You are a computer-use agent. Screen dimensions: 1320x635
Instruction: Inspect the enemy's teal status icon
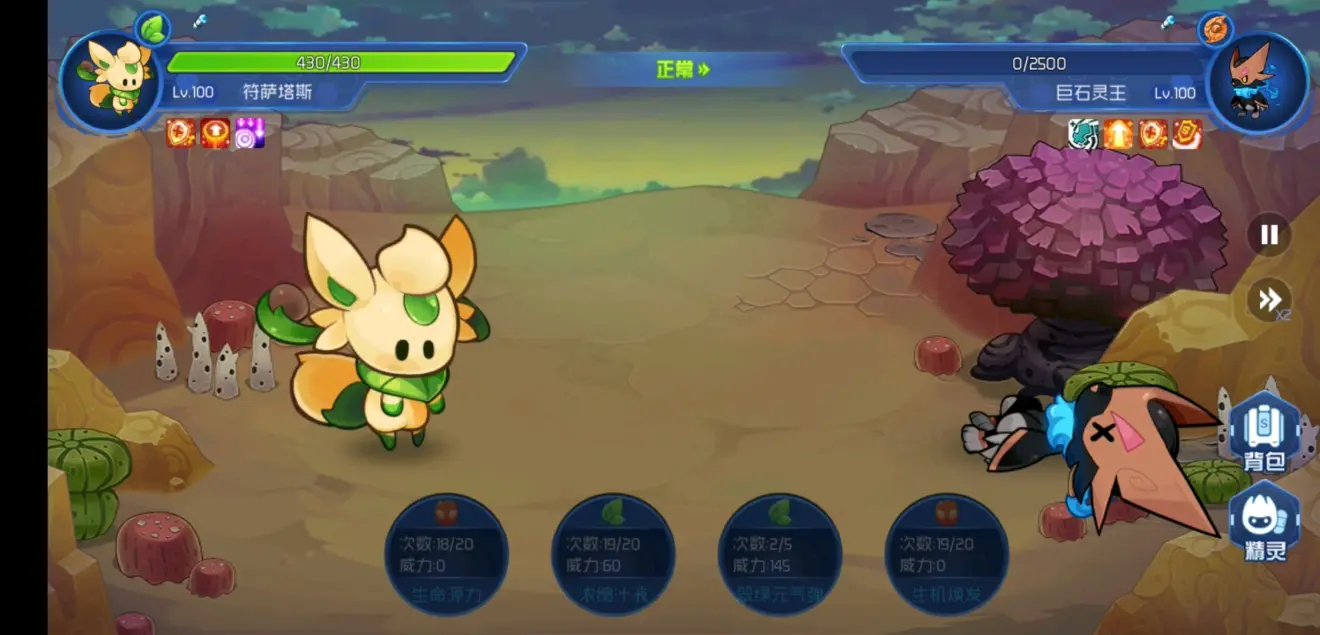coord(1083,133)
